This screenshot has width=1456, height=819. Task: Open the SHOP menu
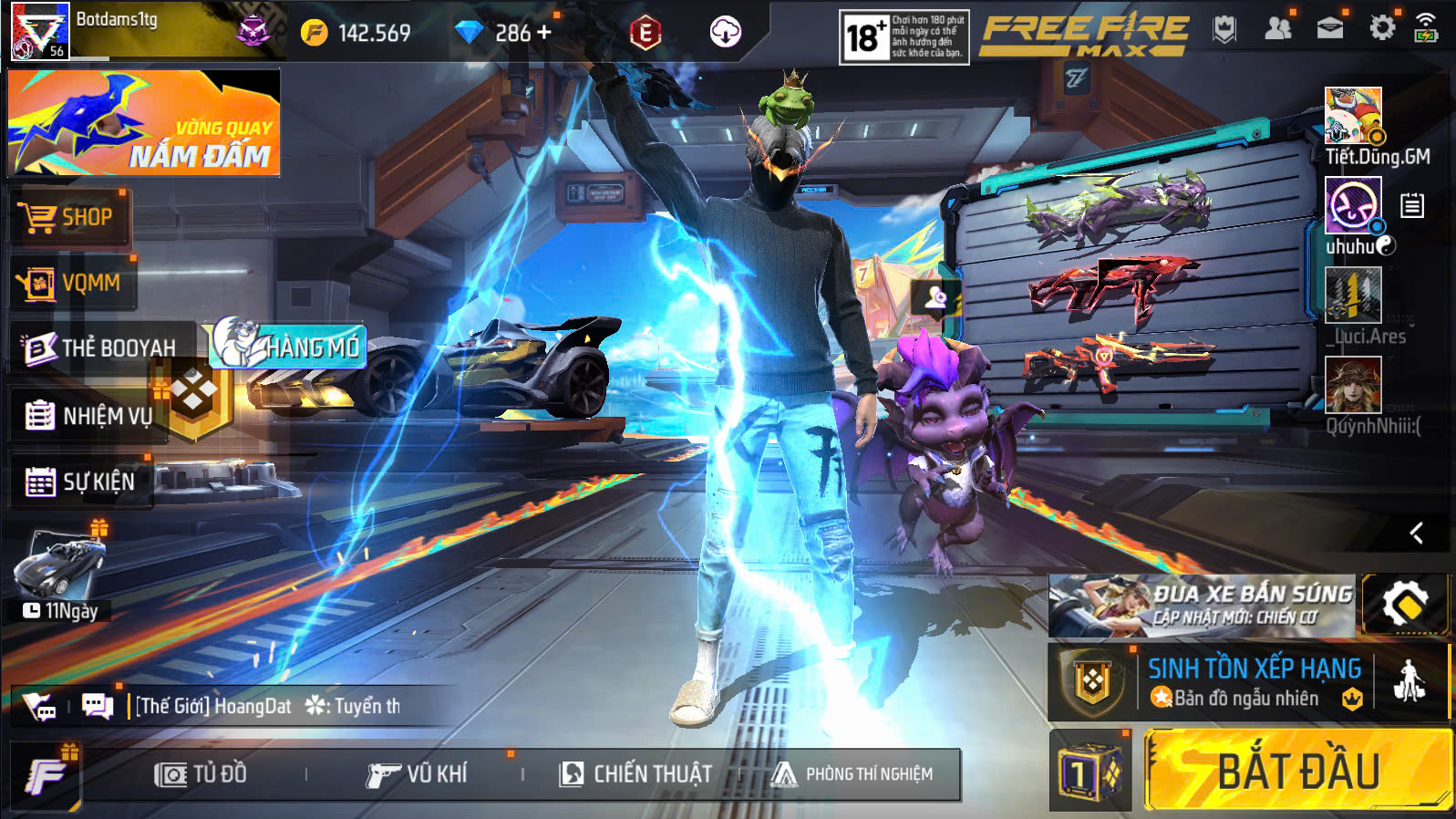pos(69,218)
